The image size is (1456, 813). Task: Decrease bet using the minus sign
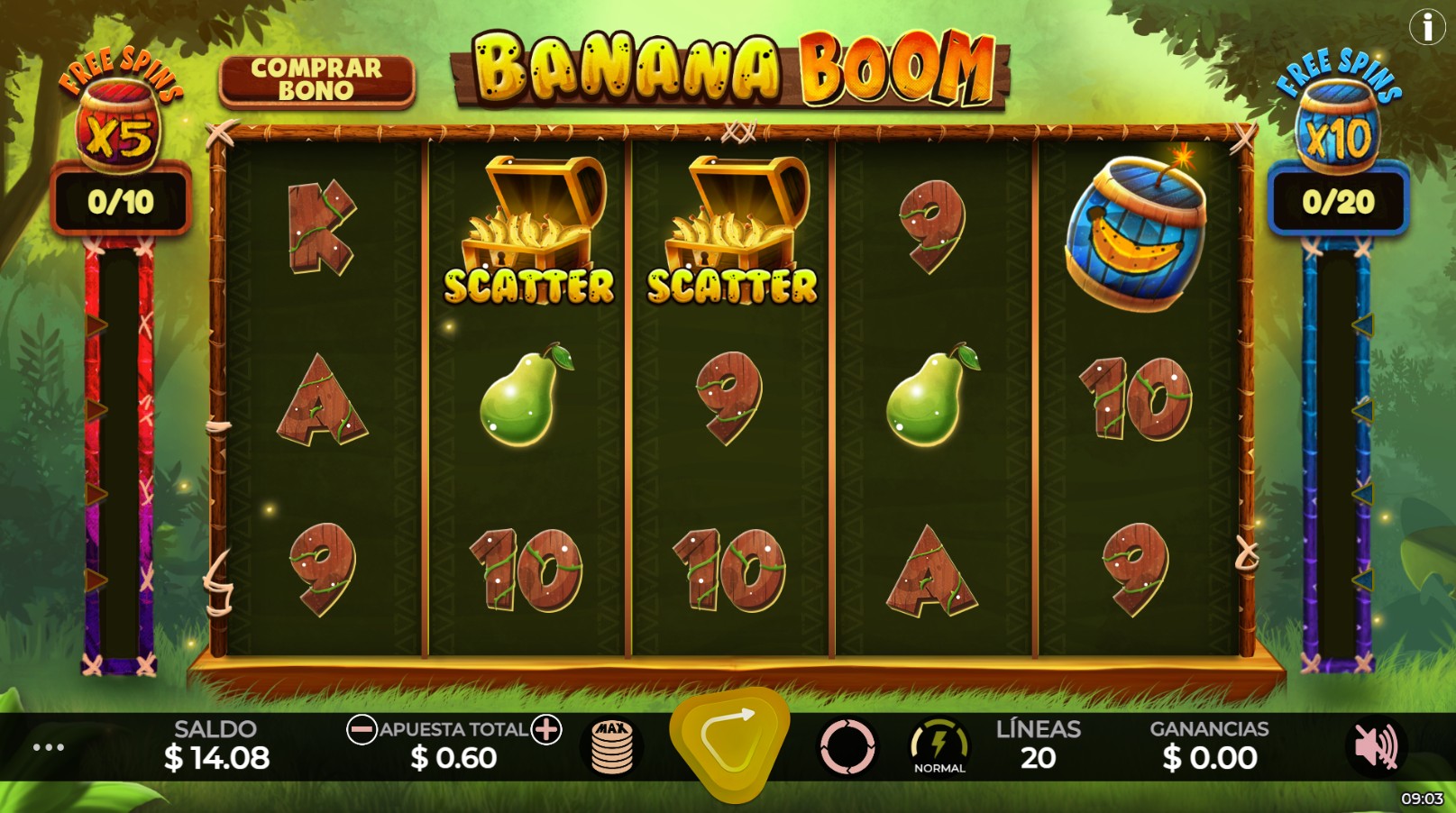pyautogui.click(x=365, y=730)
